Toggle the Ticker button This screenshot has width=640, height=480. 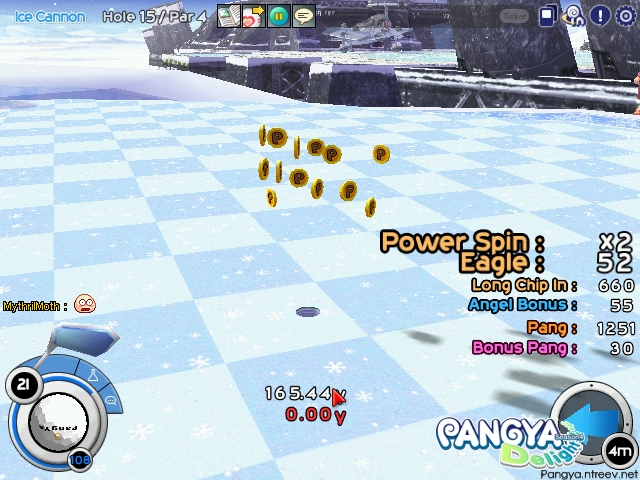(x=515, y=16)
